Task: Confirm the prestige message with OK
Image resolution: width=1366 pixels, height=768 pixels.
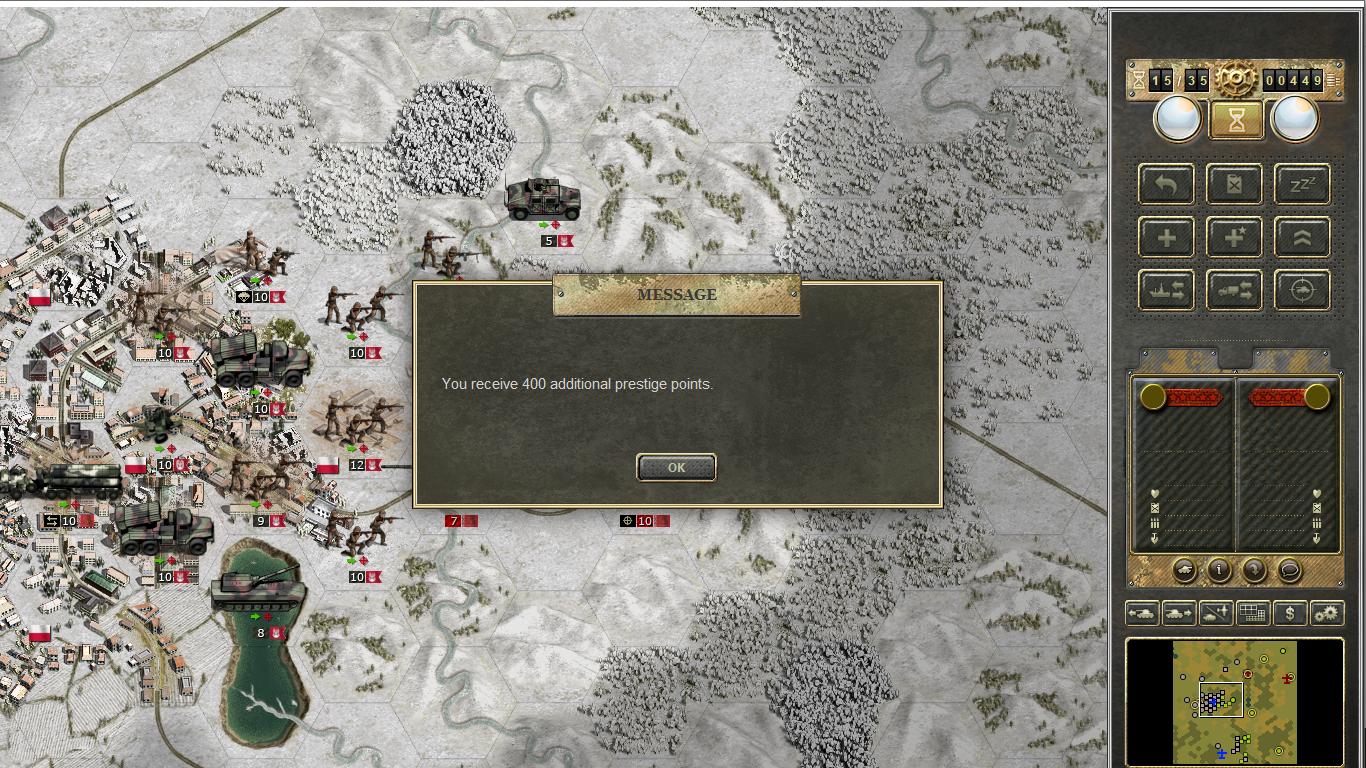Action: click(x=676, y=467)
